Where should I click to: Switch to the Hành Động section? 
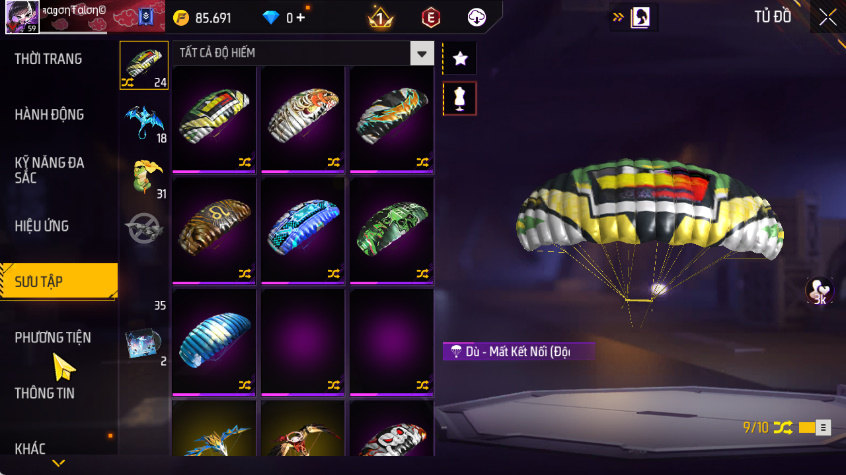pos(49,115)
